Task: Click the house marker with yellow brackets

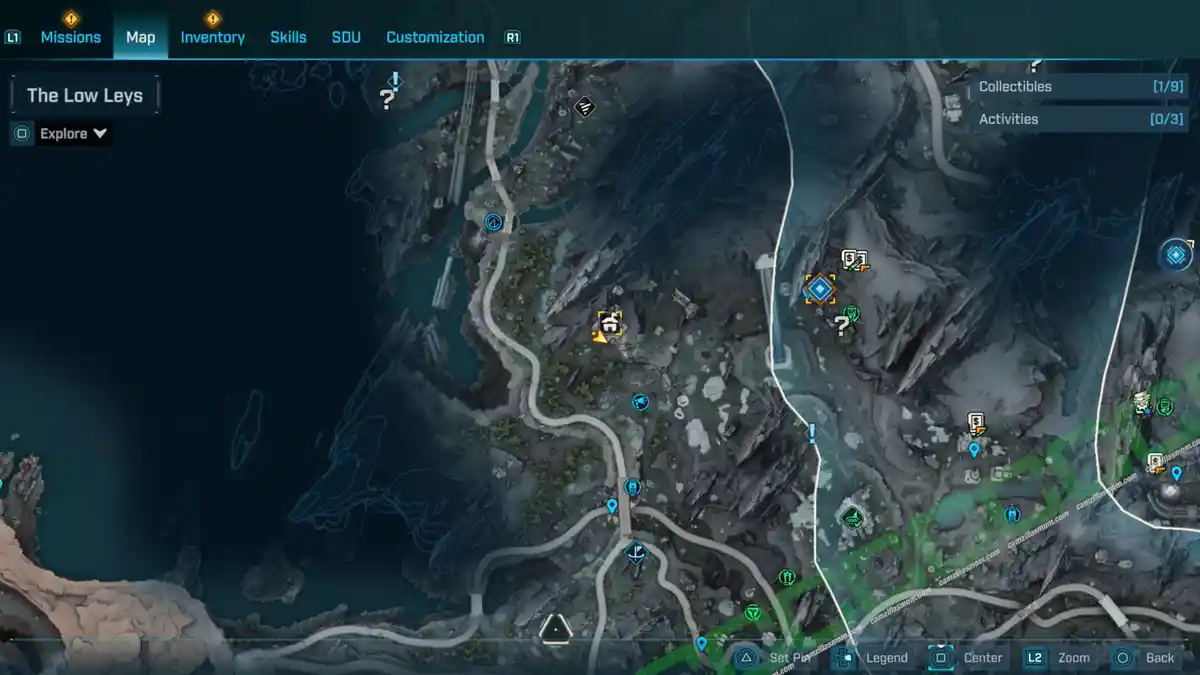Action: [x=609, y=322]
